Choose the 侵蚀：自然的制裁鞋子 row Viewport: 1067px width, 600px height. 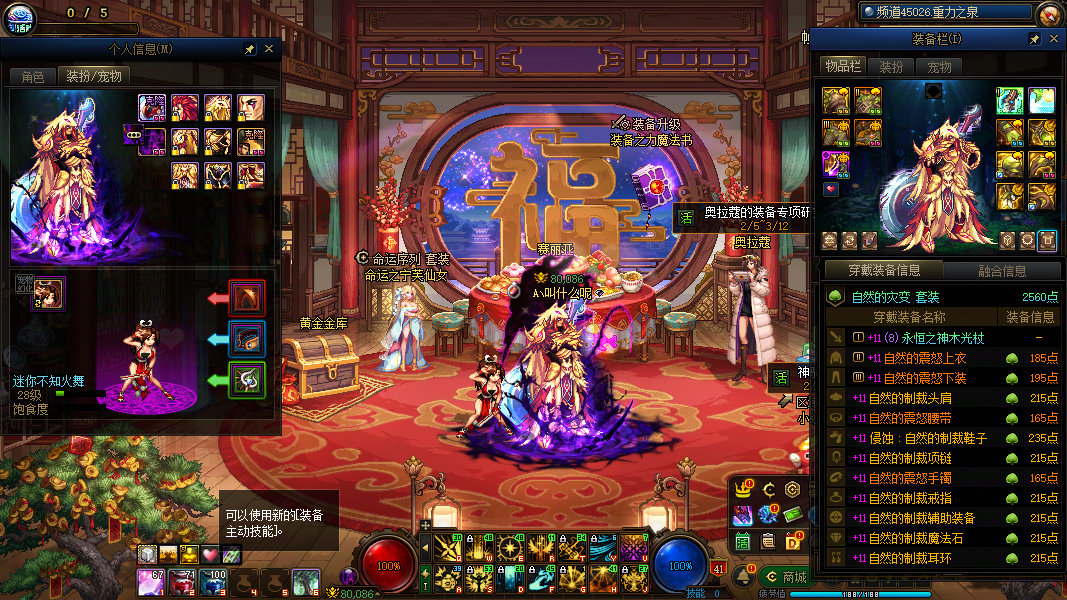[x=940, y=438]
